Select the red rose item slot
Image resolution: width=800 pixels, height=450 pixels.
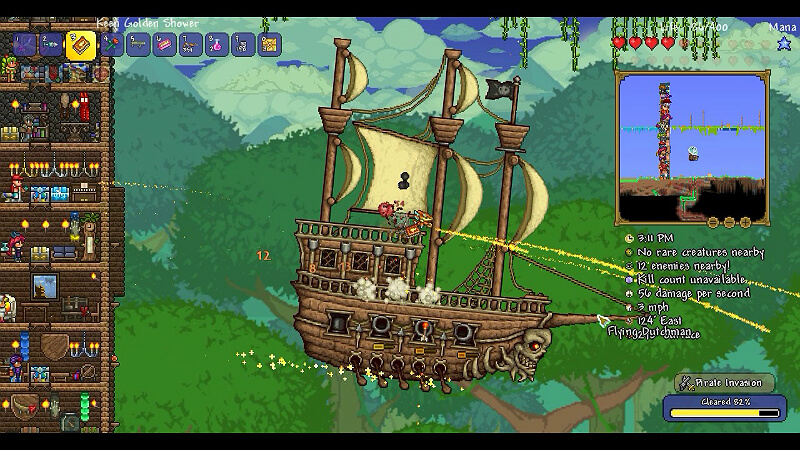tap(110, 45)
